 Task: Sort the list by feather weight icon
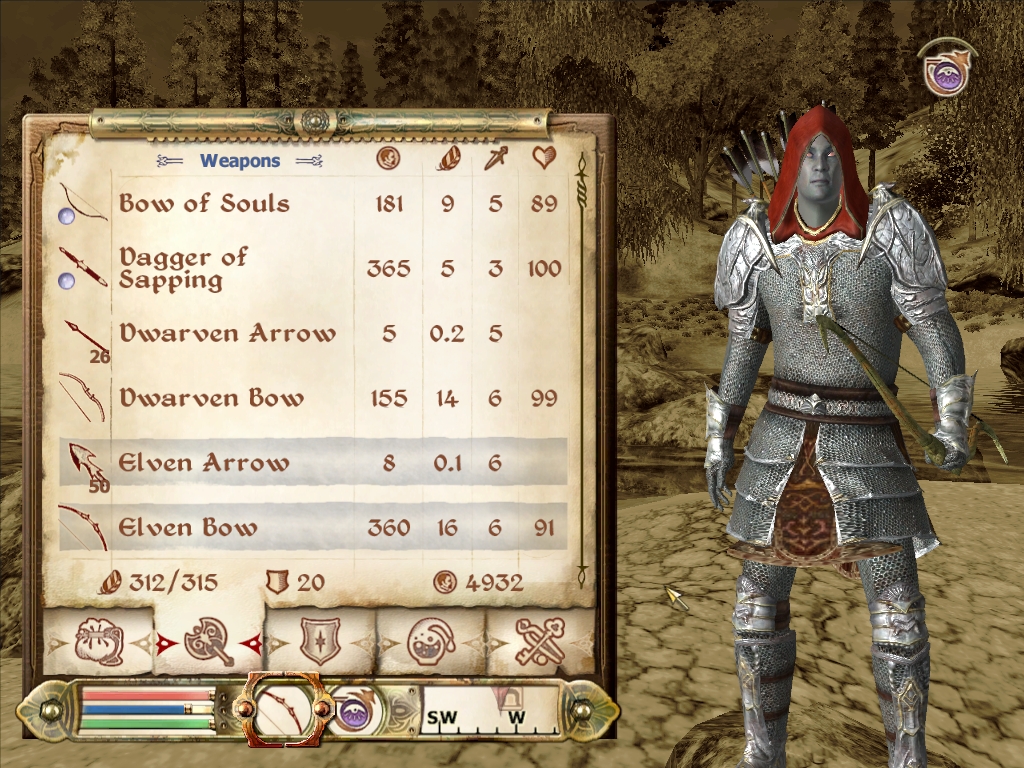pos(447,158)
